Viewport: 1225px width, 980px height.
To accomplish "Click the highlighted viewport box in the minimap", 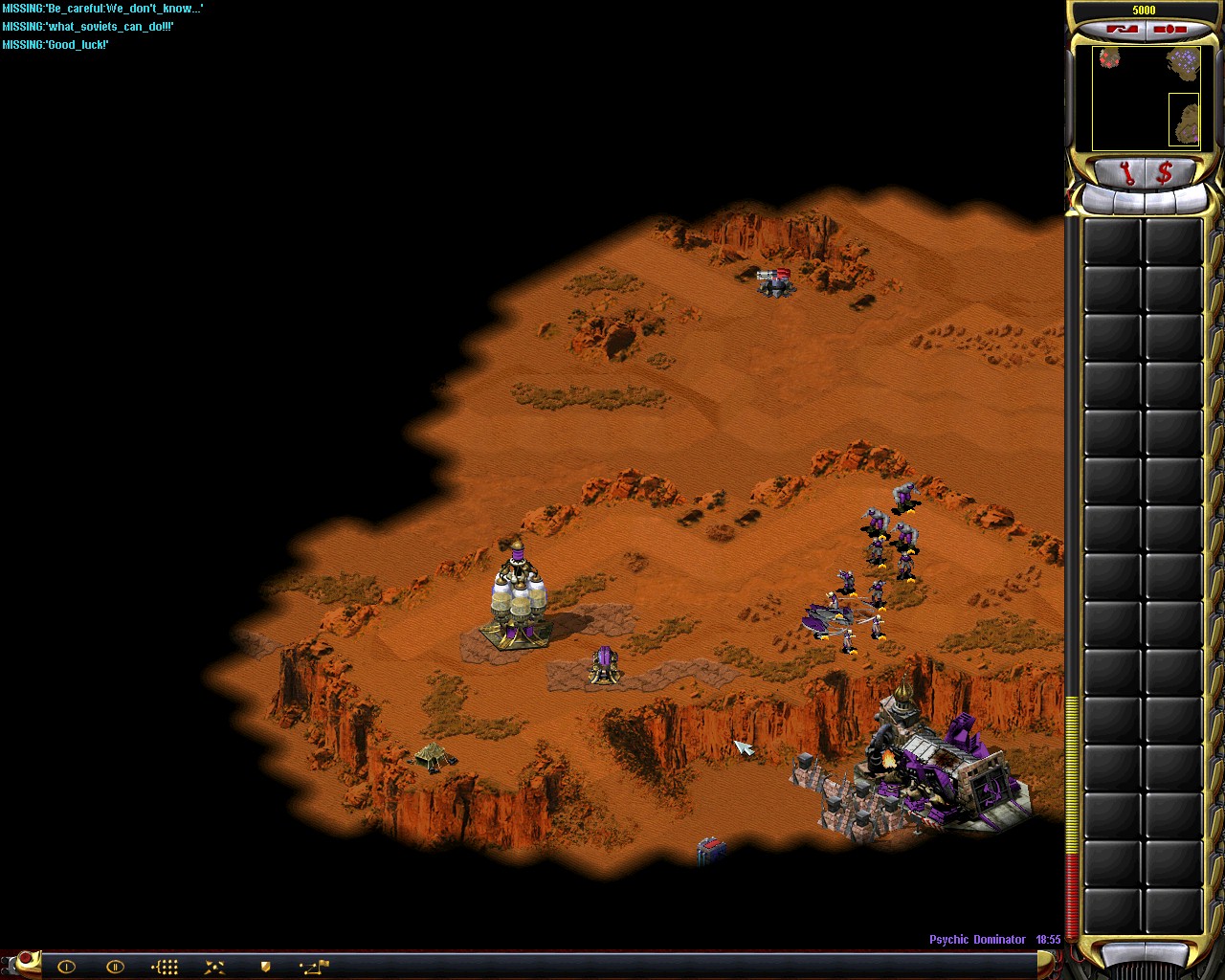I will [1184, 120].
